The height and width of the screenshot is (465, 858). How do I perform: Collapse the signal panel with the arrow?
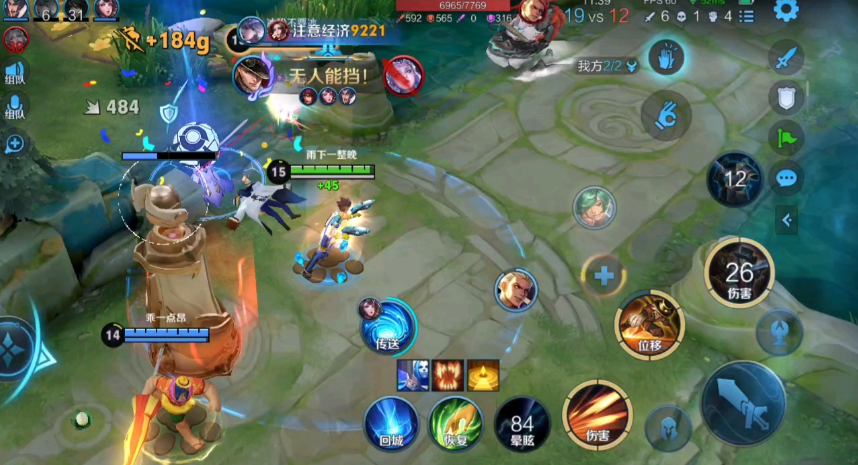click(787, 219)
